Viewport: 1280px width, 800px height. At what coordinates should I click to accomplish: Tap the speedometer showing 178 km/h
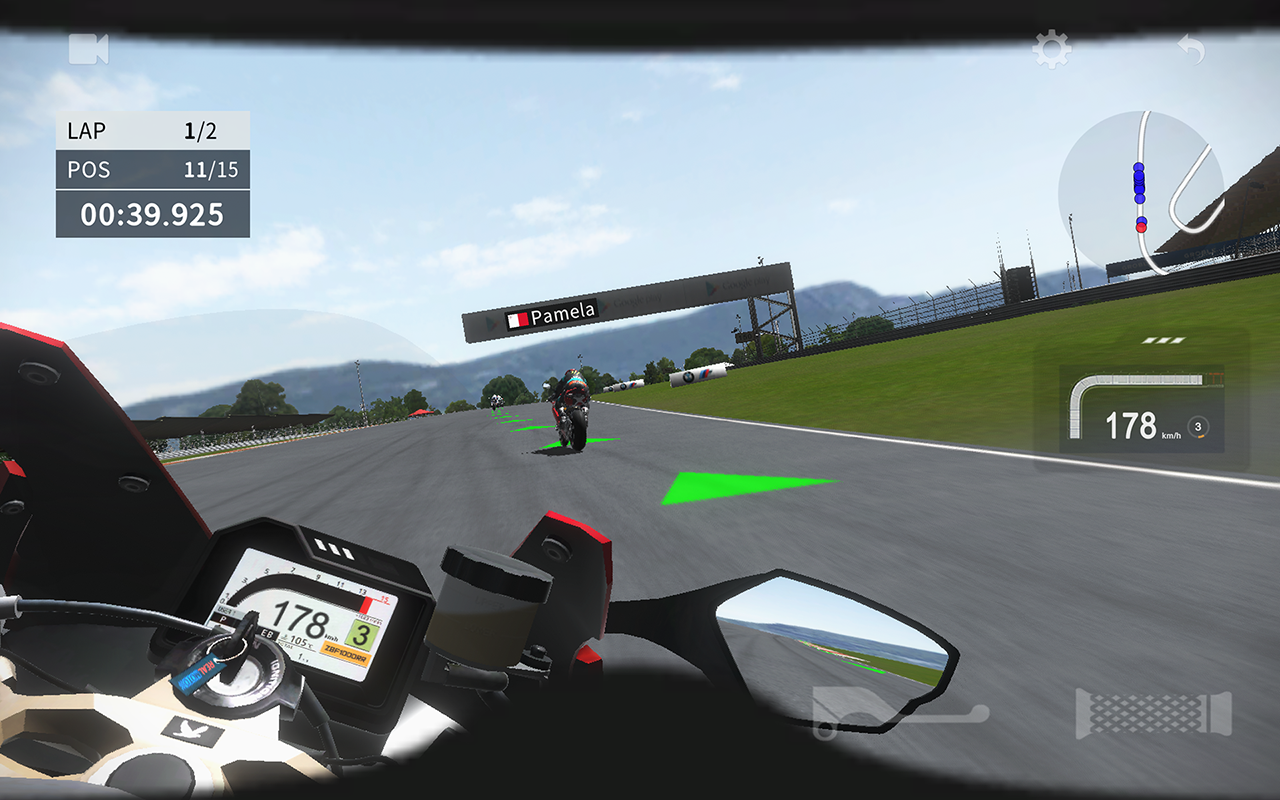point(1138,425)
